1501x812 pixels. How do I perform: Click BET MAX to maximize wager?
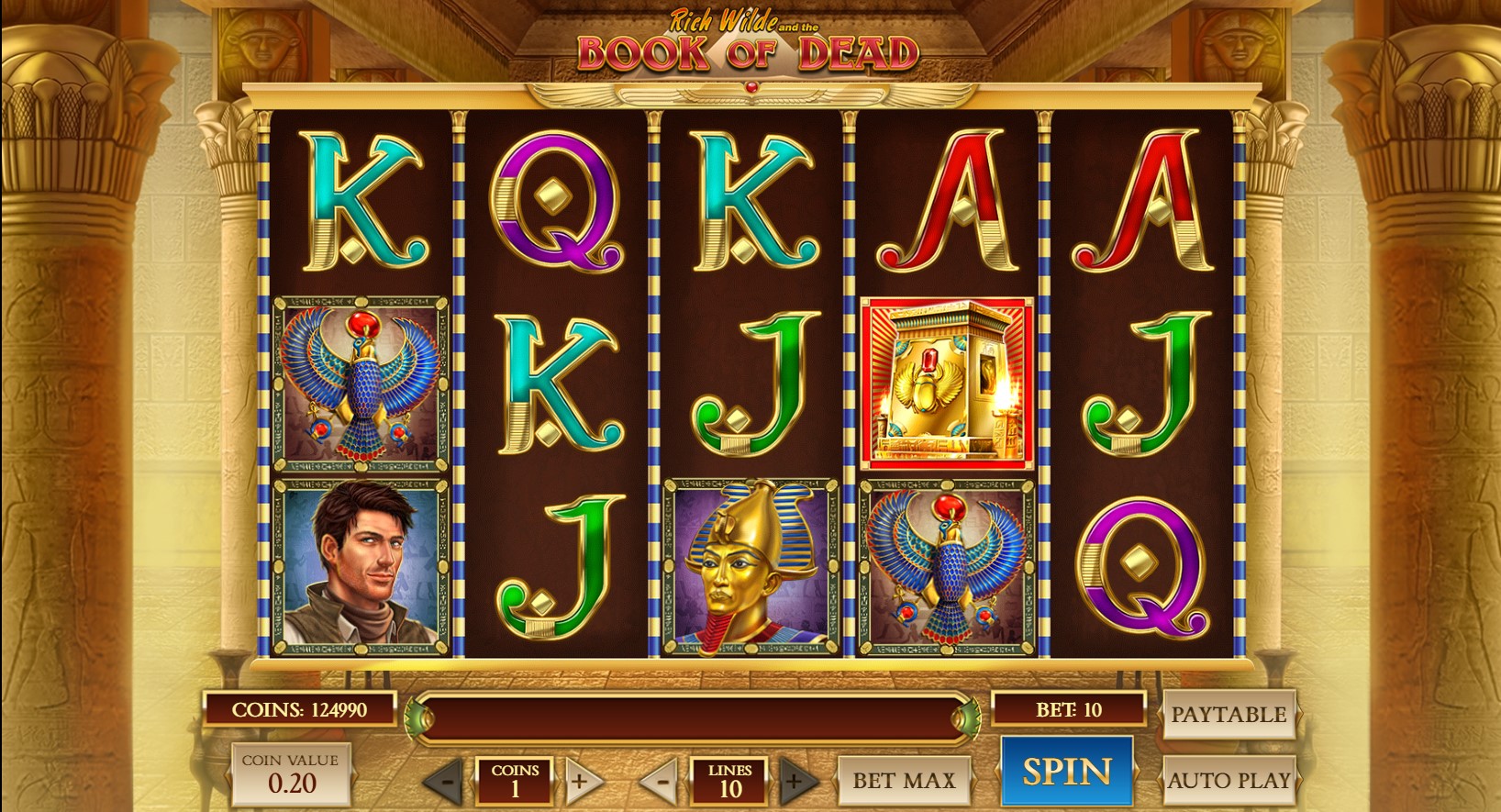(904, 781)
